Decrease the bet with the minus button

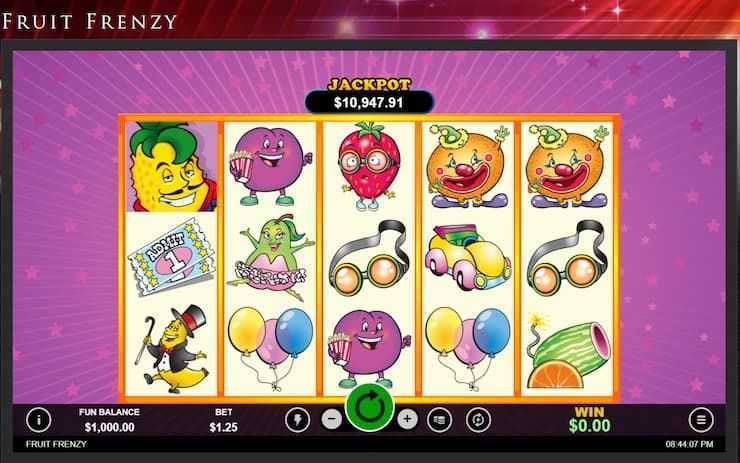tap(332, 420)
